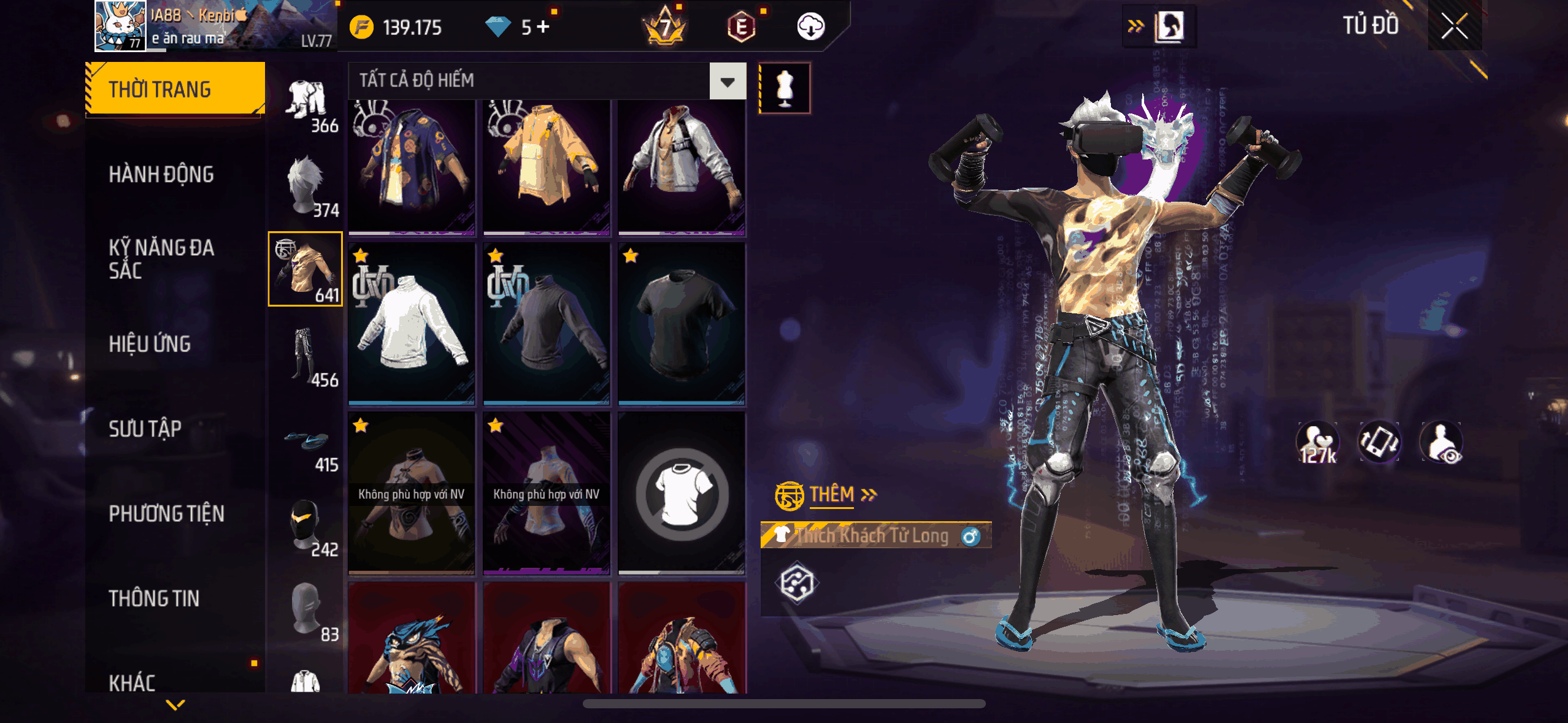This screenshot has height=723, width=1568.
Task: Select the Hiệu Ứng category
Action: tap(150, 344)
